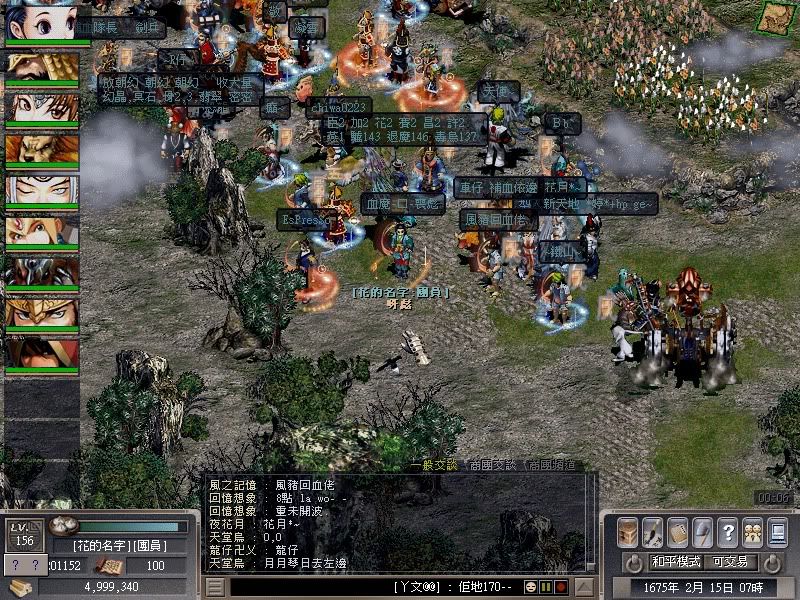Click the brush and ink icon

652,532
